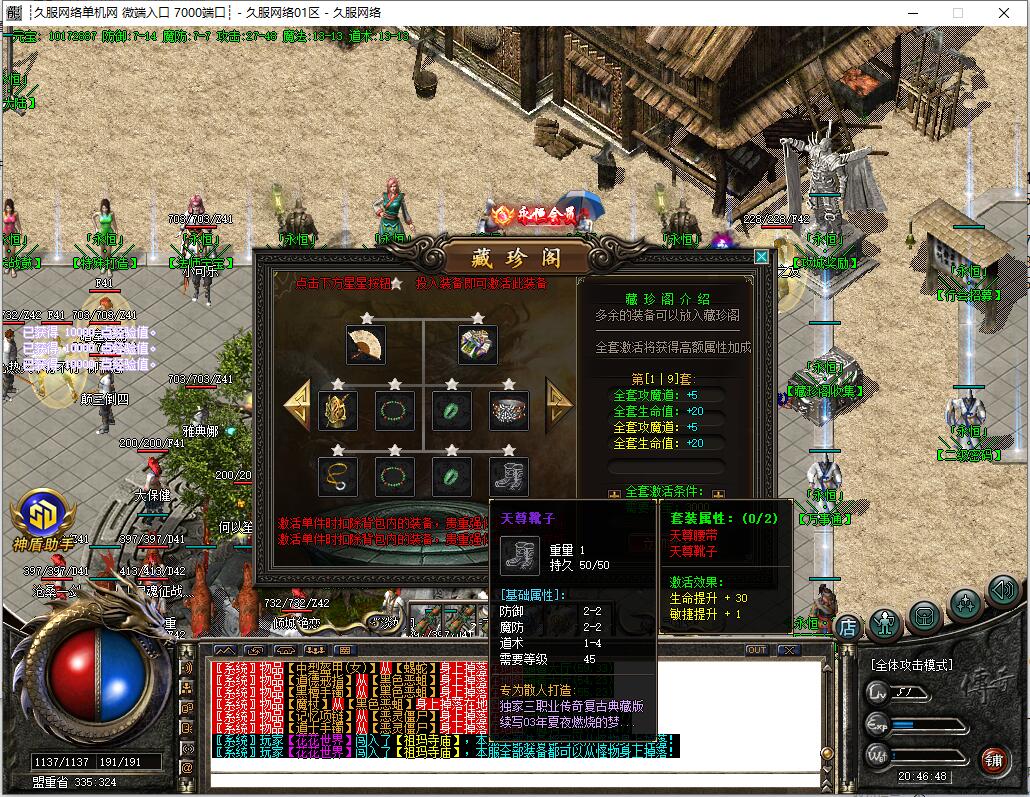Close the 藏珍阁 treasure pavilion window
The height and width of the screenshot is (797, 1030).
pyautogui.click(x=761, y=257)
